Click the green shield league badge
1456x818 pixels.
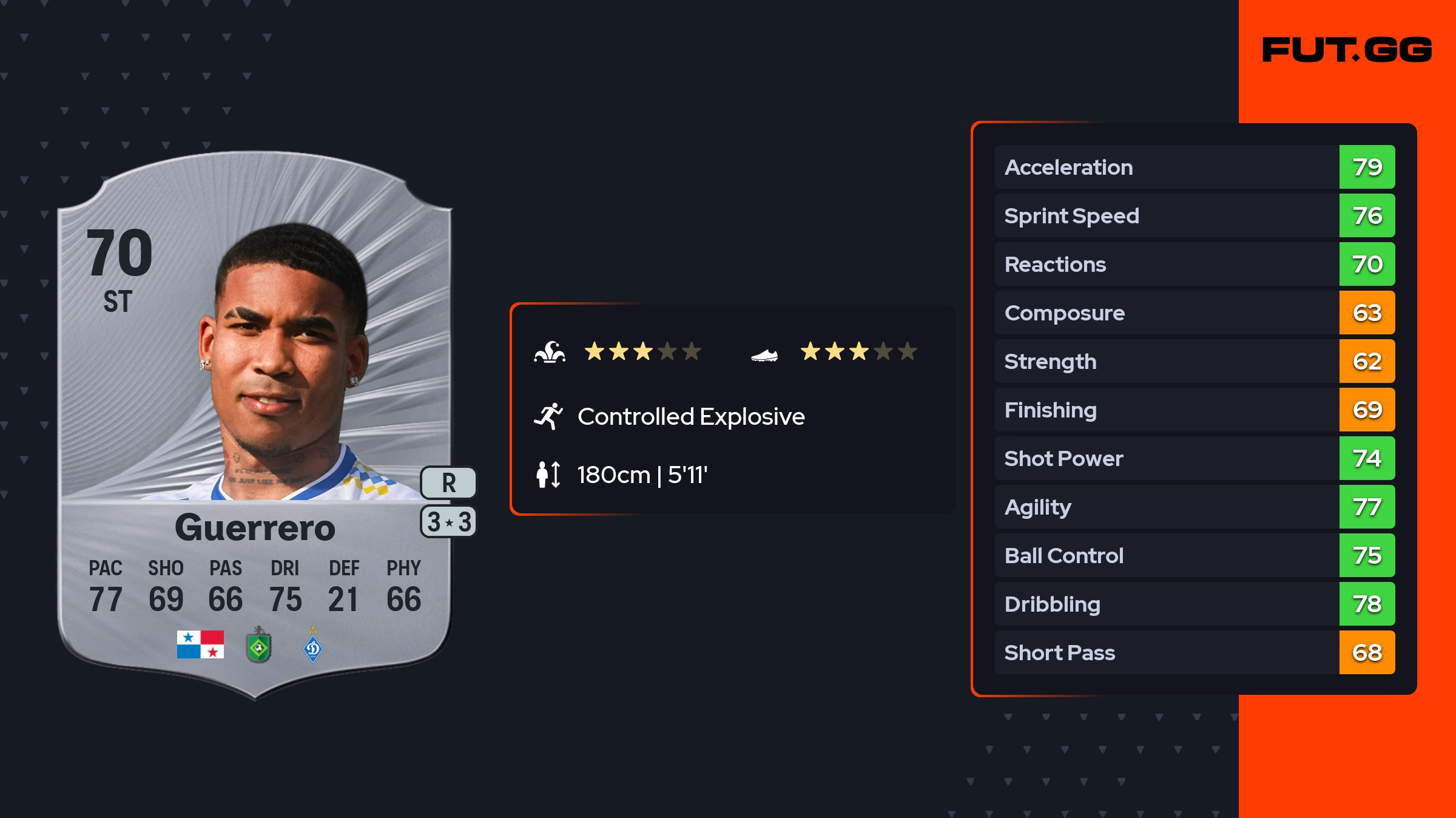pos(258,646)
